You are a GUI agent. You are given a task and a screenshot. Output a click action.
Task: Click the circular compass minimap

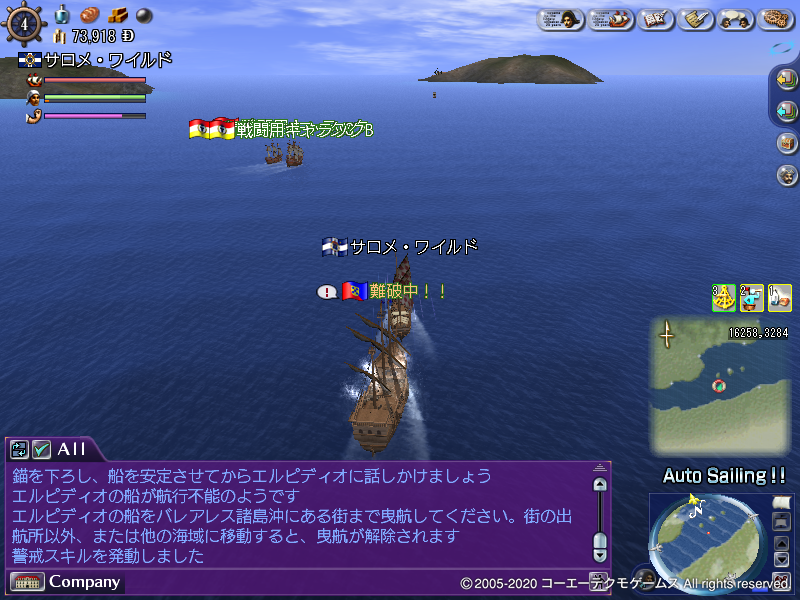[x=705, y=542]
